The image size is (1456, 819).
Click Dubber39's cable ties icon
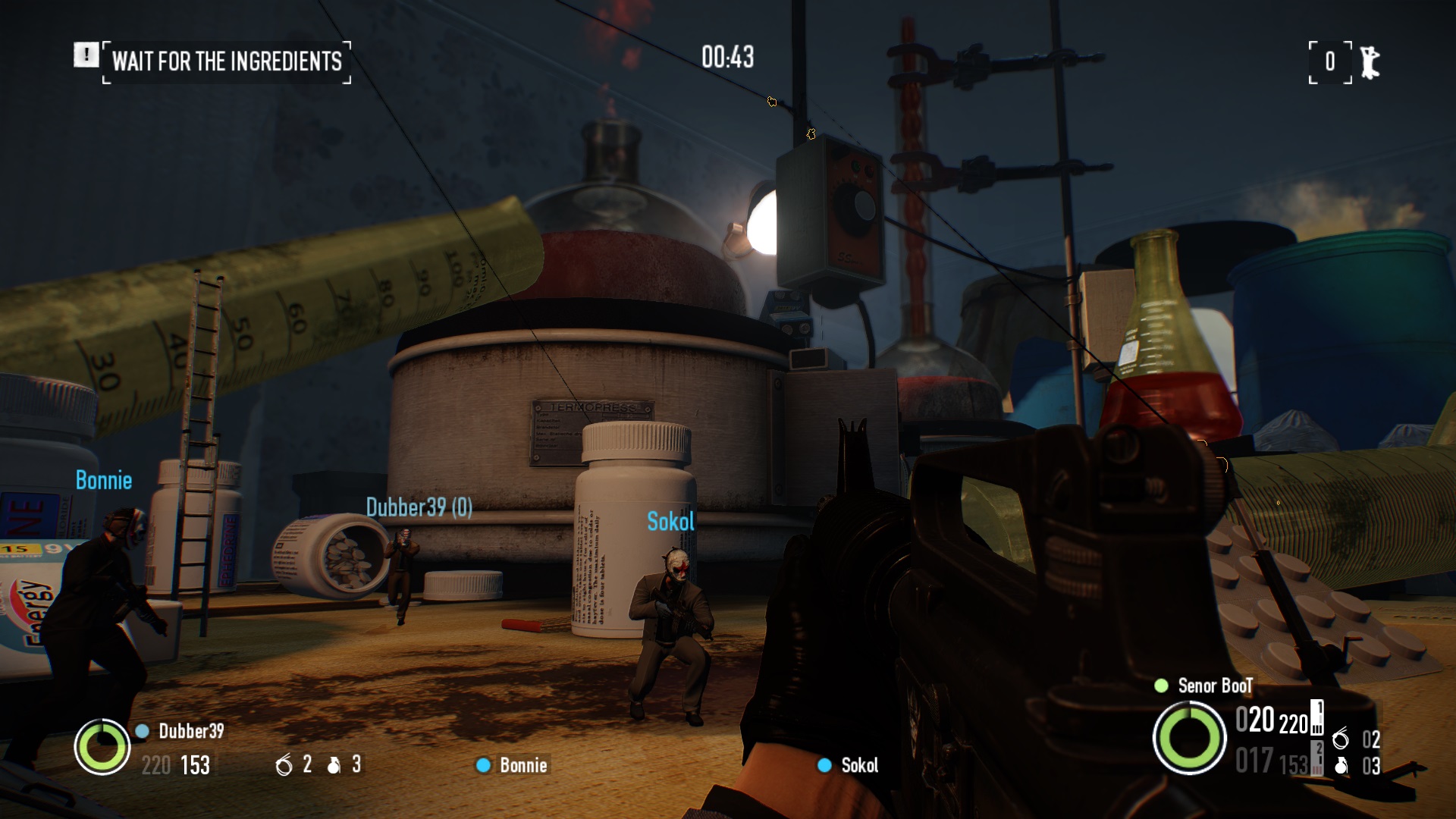(x=284, y=764)
